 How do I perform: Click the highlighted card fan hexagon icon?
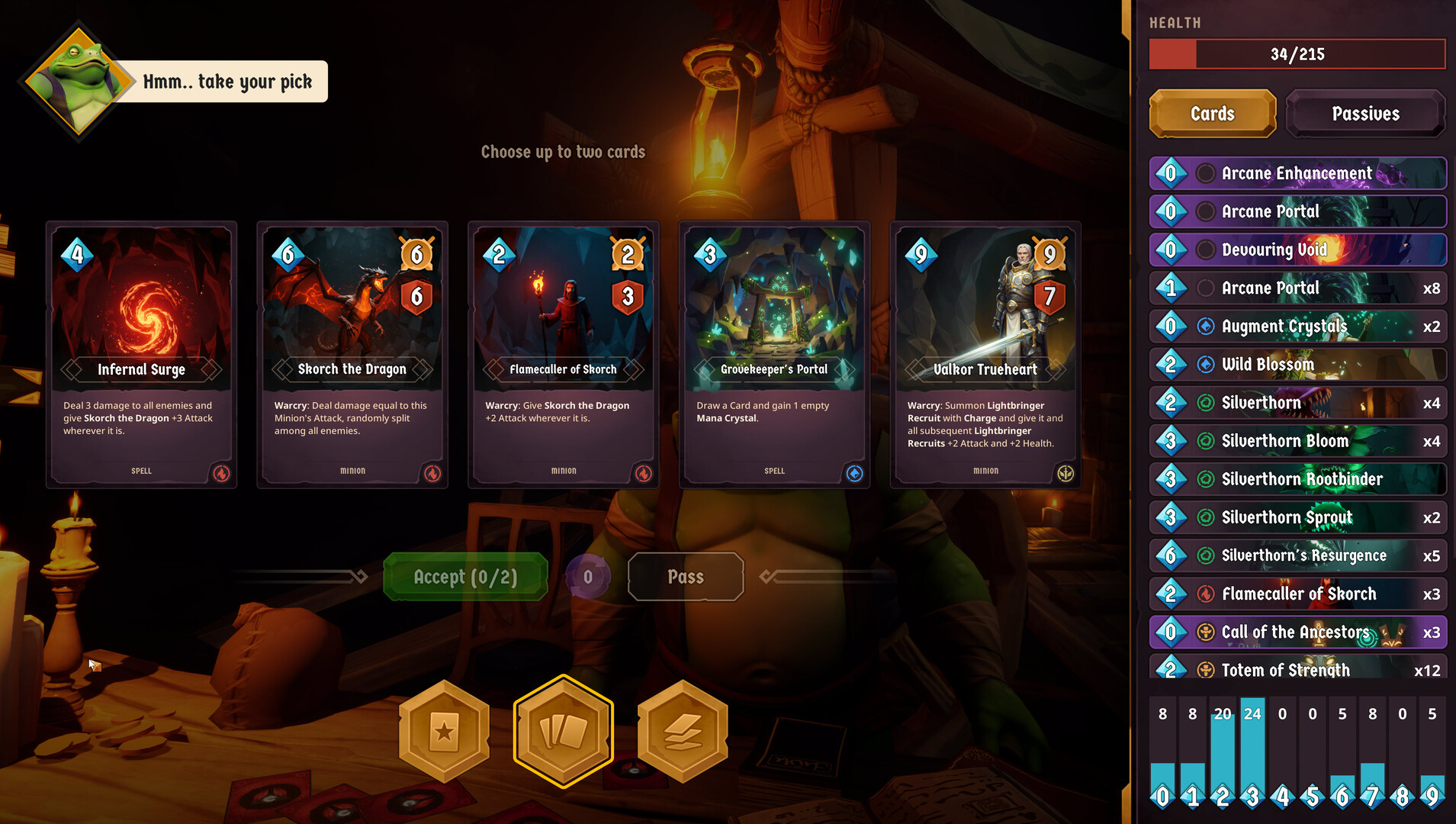coord(564,730)
